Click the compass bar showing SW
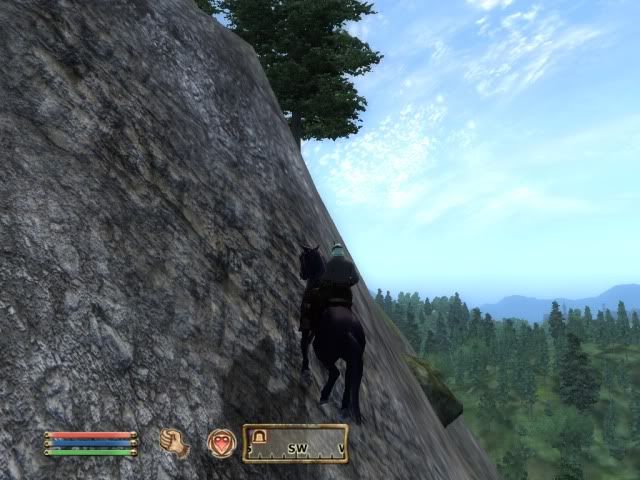 [x=296, y=444]
